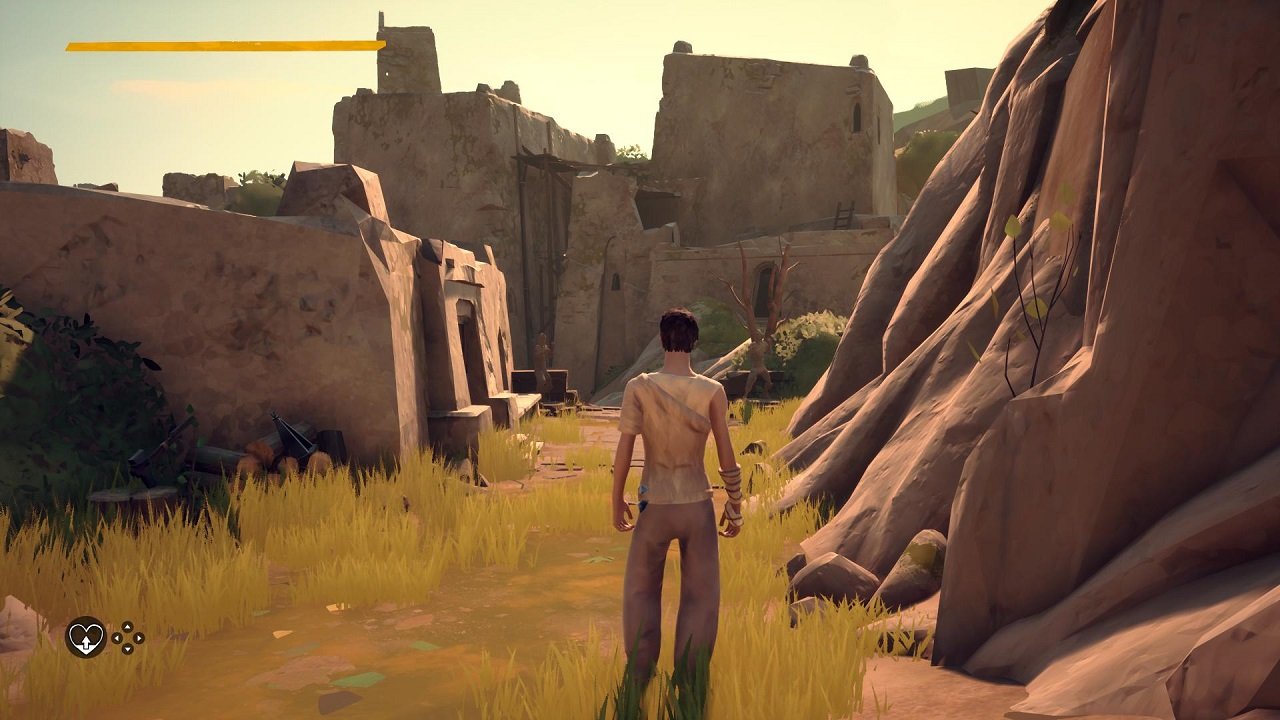Click the white arrow inside the heart icon
1280x720 pixels.
click(x=86, y=642)
